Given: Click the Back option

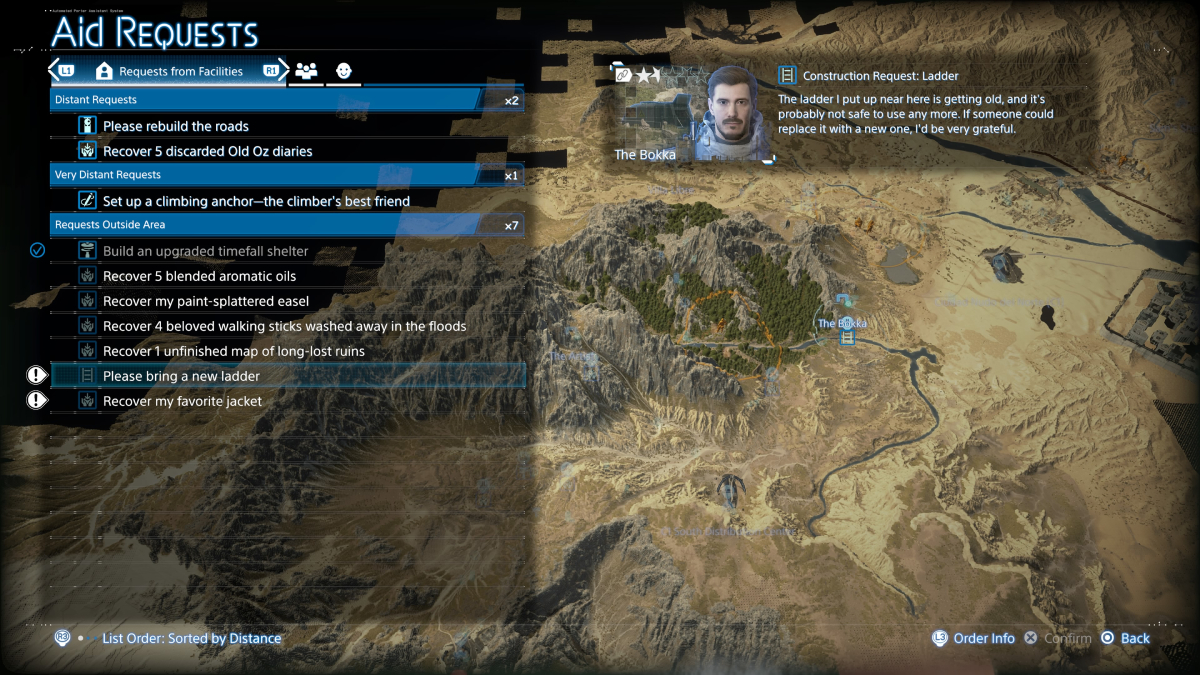Looking at the screenshot, I should click(x=1126, y=638).
